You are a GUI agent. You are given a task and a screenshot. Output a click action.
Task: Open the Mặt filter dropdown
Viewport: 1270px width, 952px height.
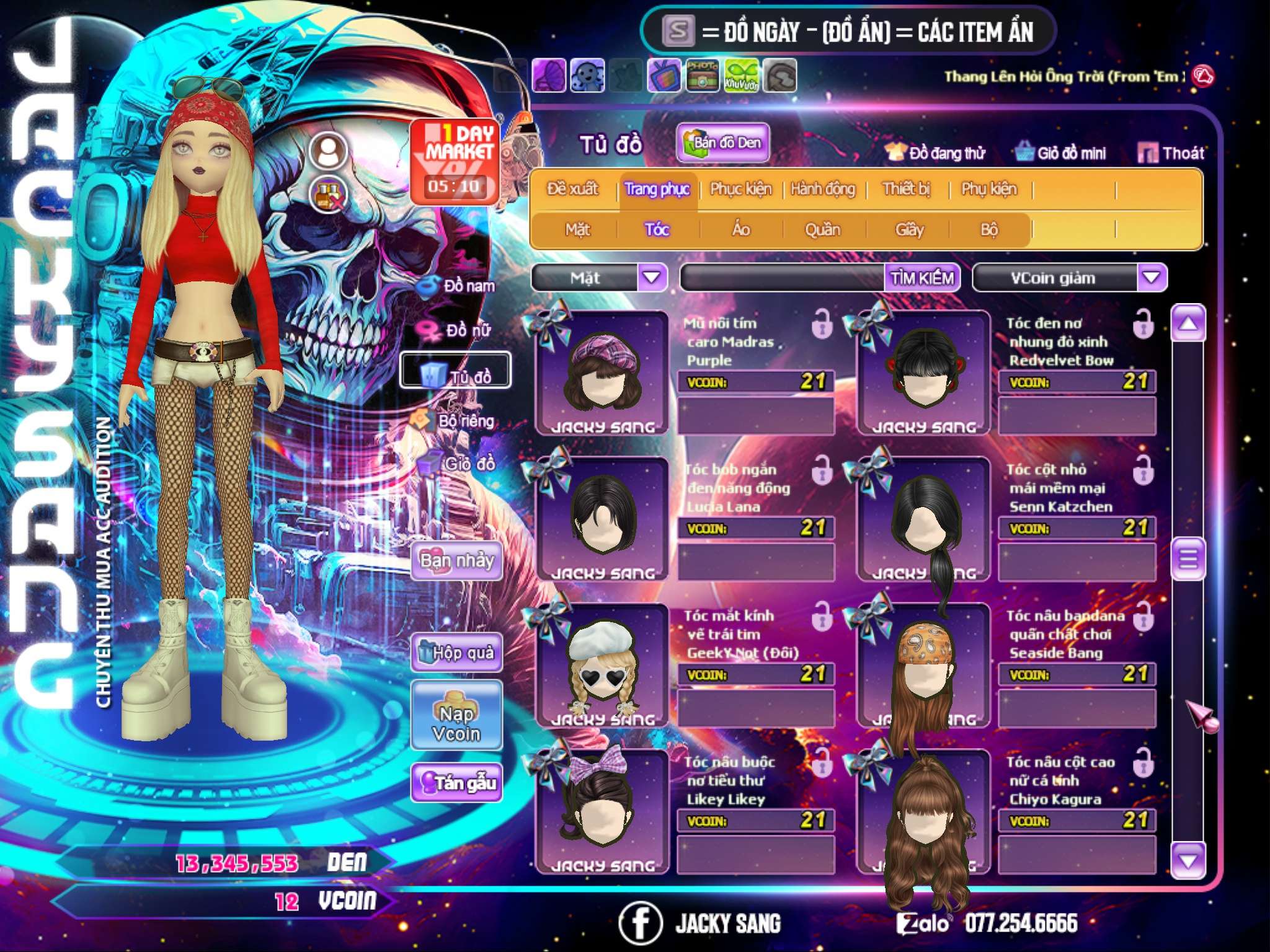[x=652, y=277]
